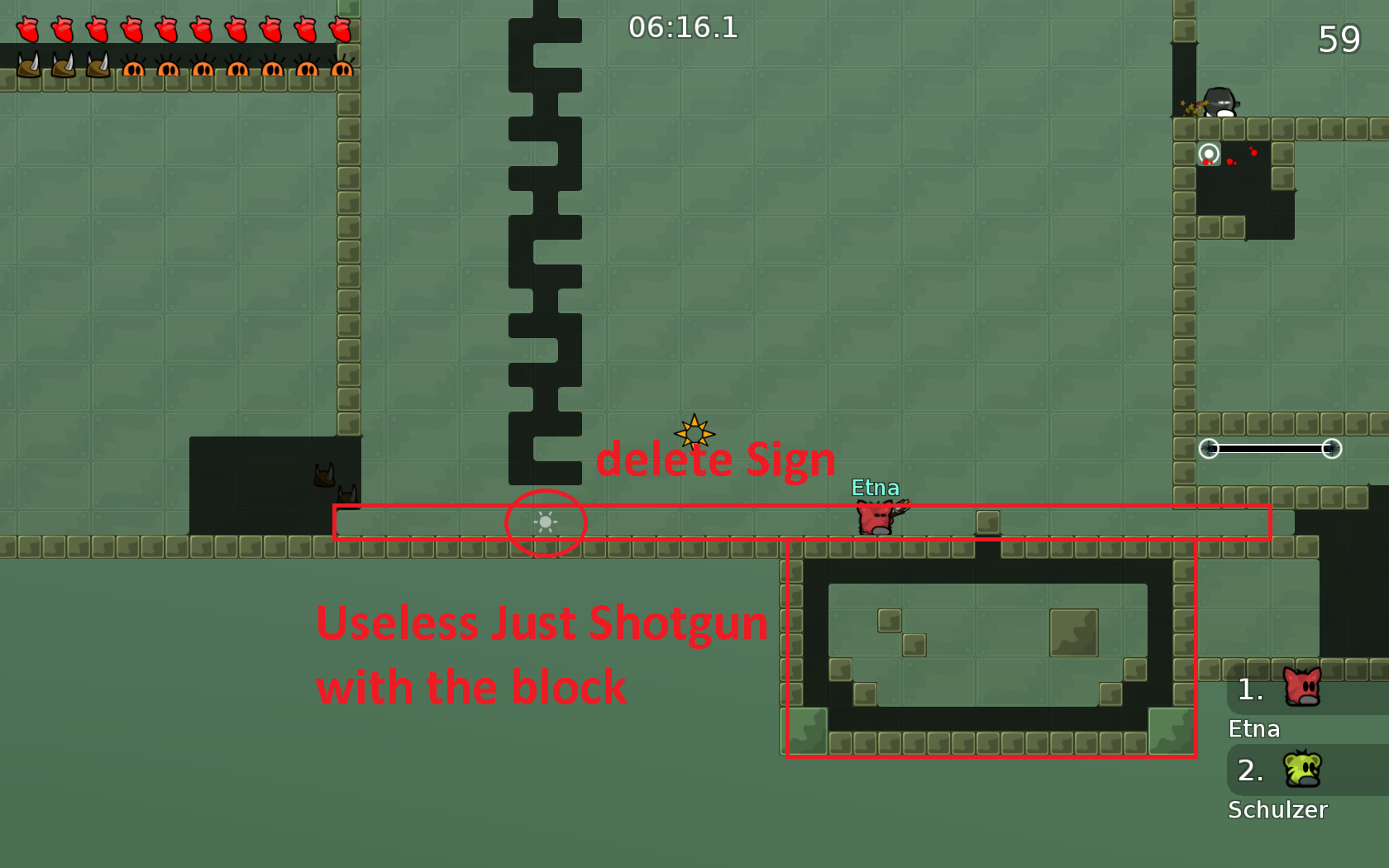Select Etna's avatar in the scoreboard
This screenshot has height=868, width=1389.
click(1301, 688)
